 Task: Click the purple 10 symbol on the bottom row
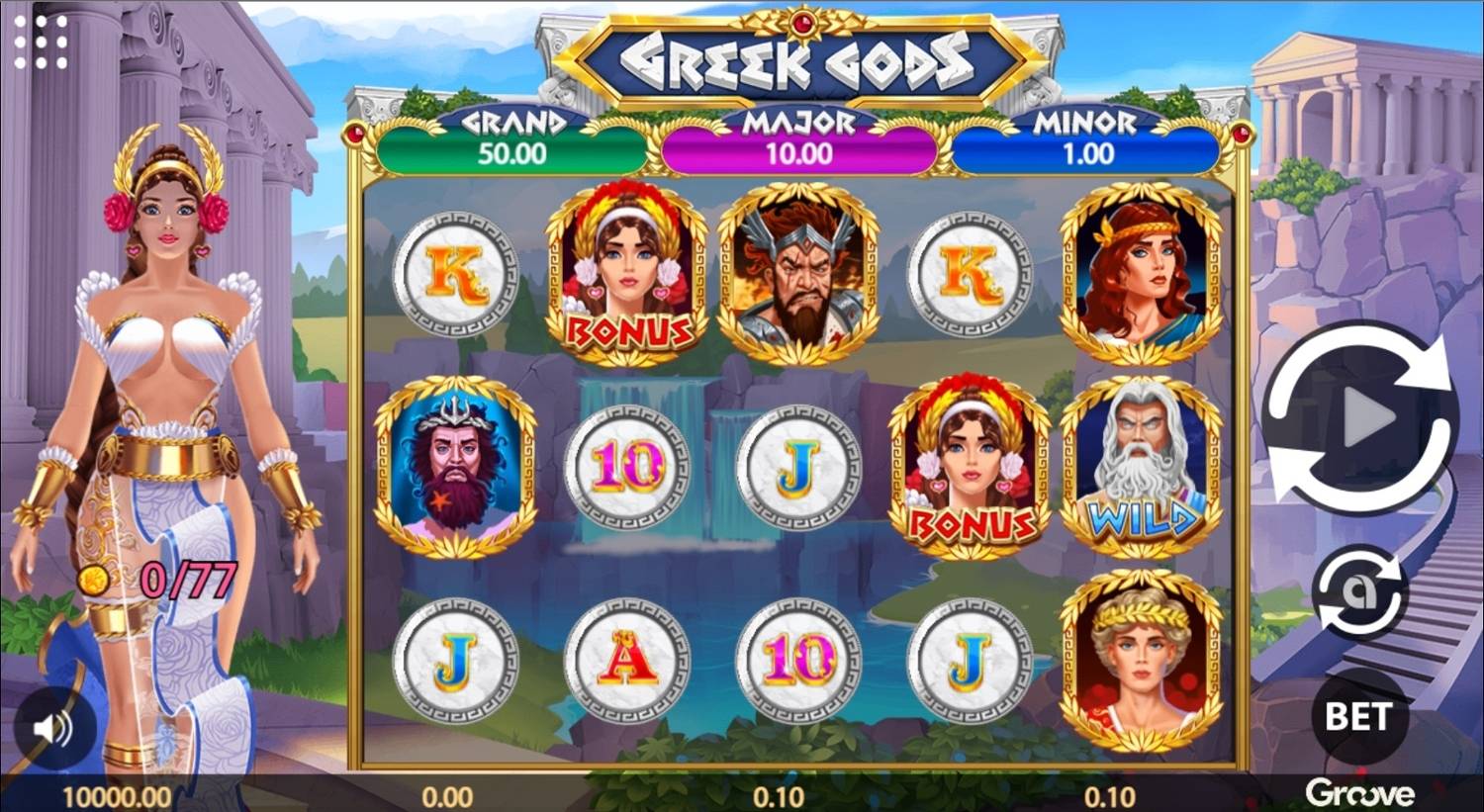798,660
